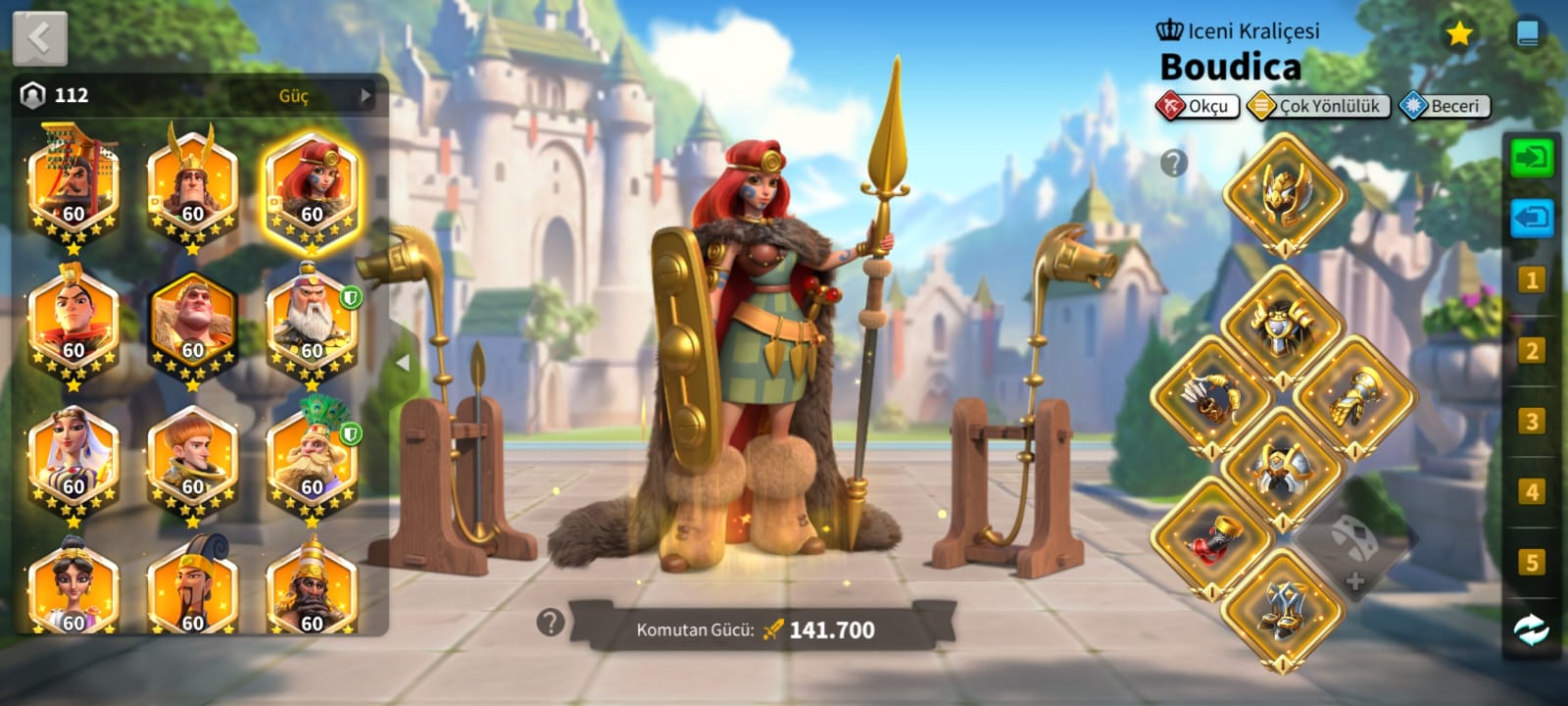Collapse the commander list panel arrow

402,363
